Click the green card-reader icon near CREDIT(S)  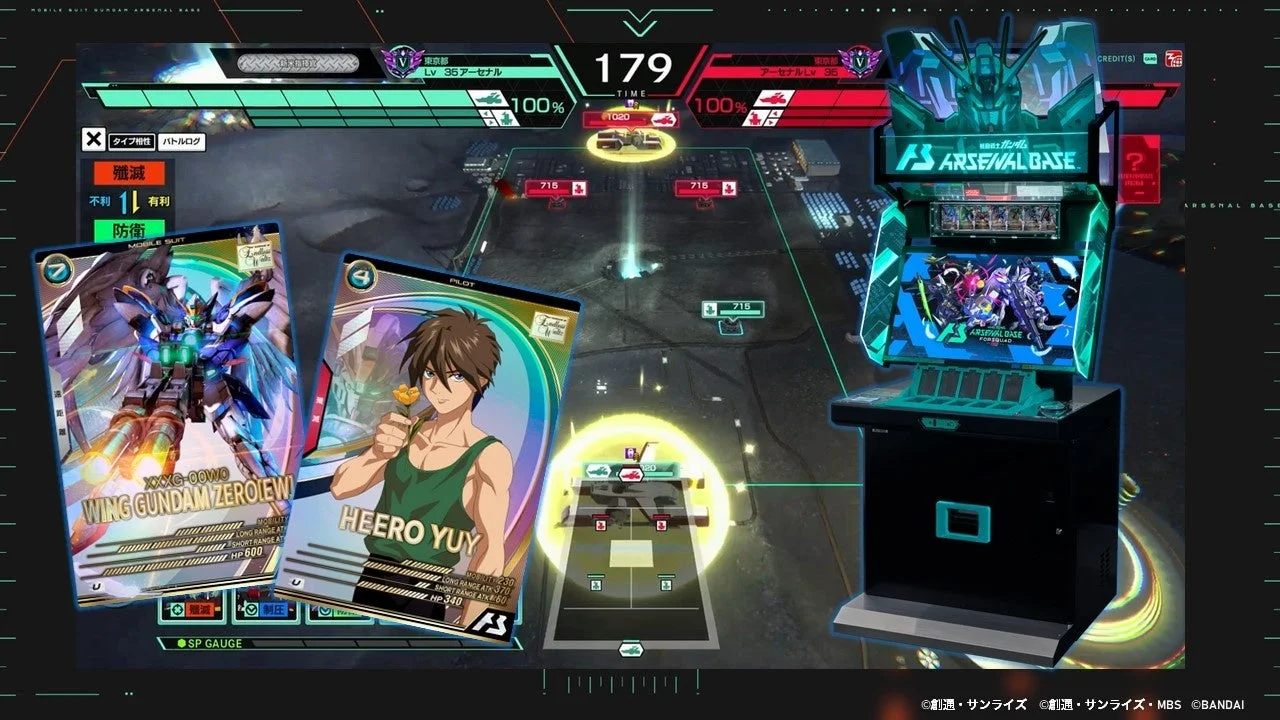click(x=1150, y=57)
